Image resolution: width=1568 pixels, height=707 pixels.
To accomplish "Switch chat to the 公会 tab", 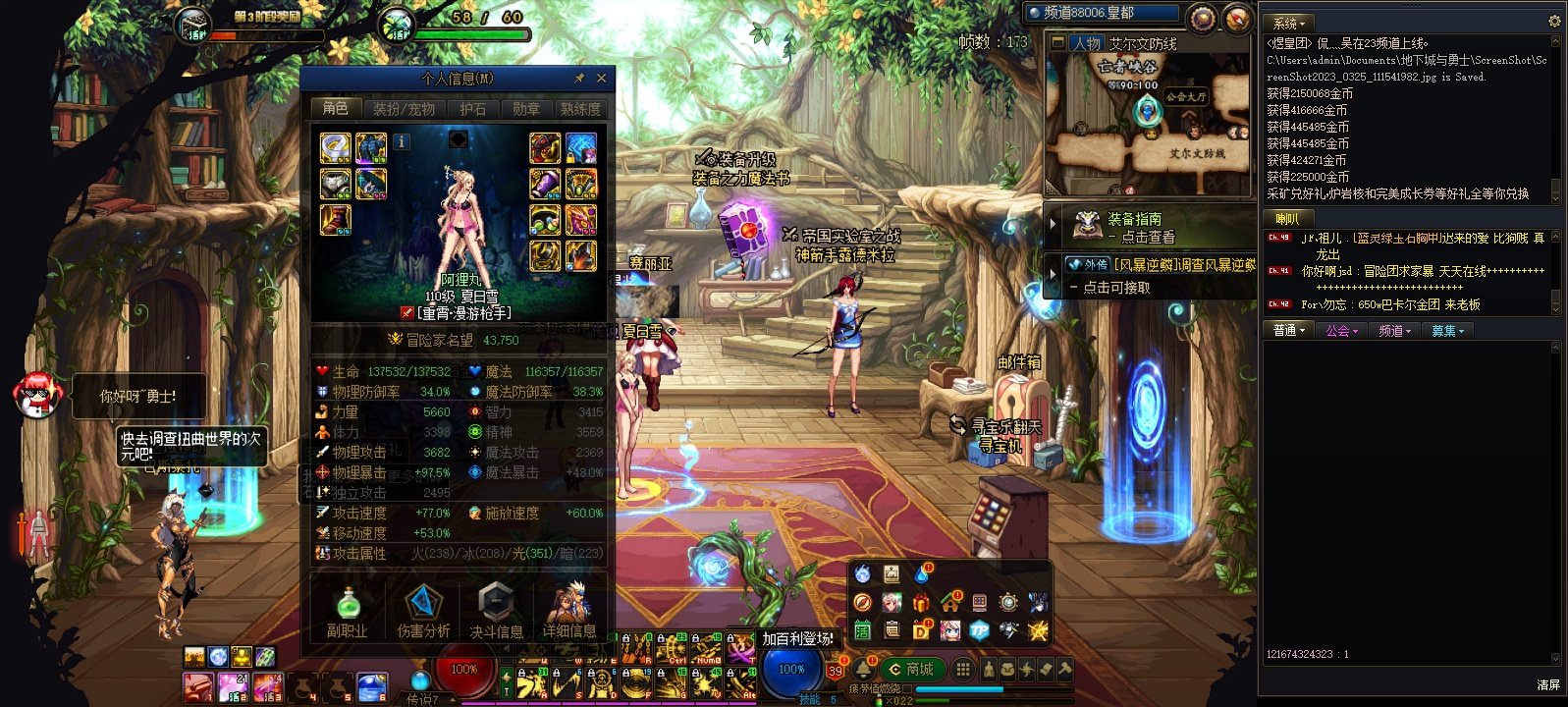I will click(1341, 331).
